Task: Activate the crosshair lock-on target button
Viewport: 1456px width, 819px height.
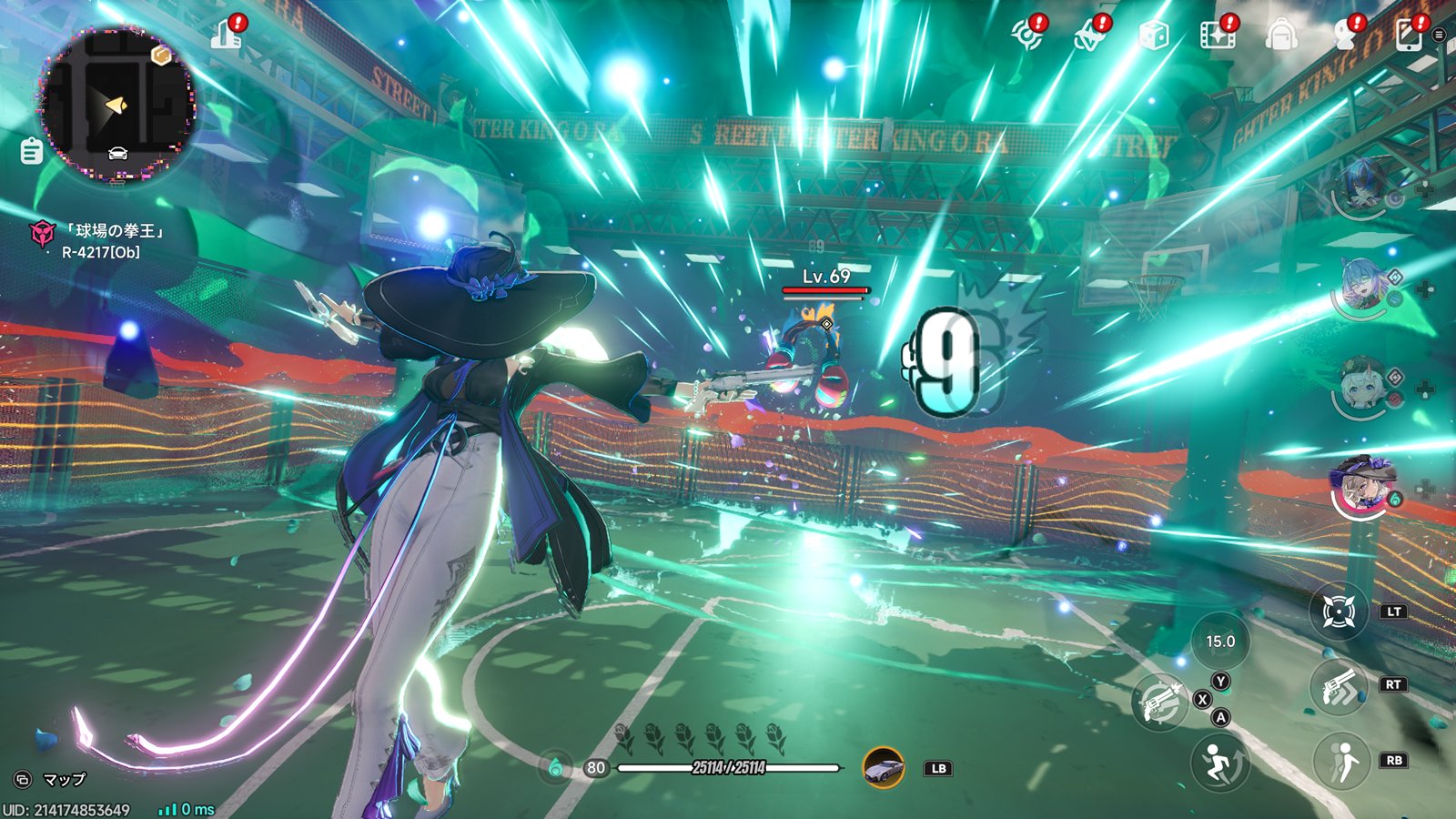Action: [x=1339, y=612]
